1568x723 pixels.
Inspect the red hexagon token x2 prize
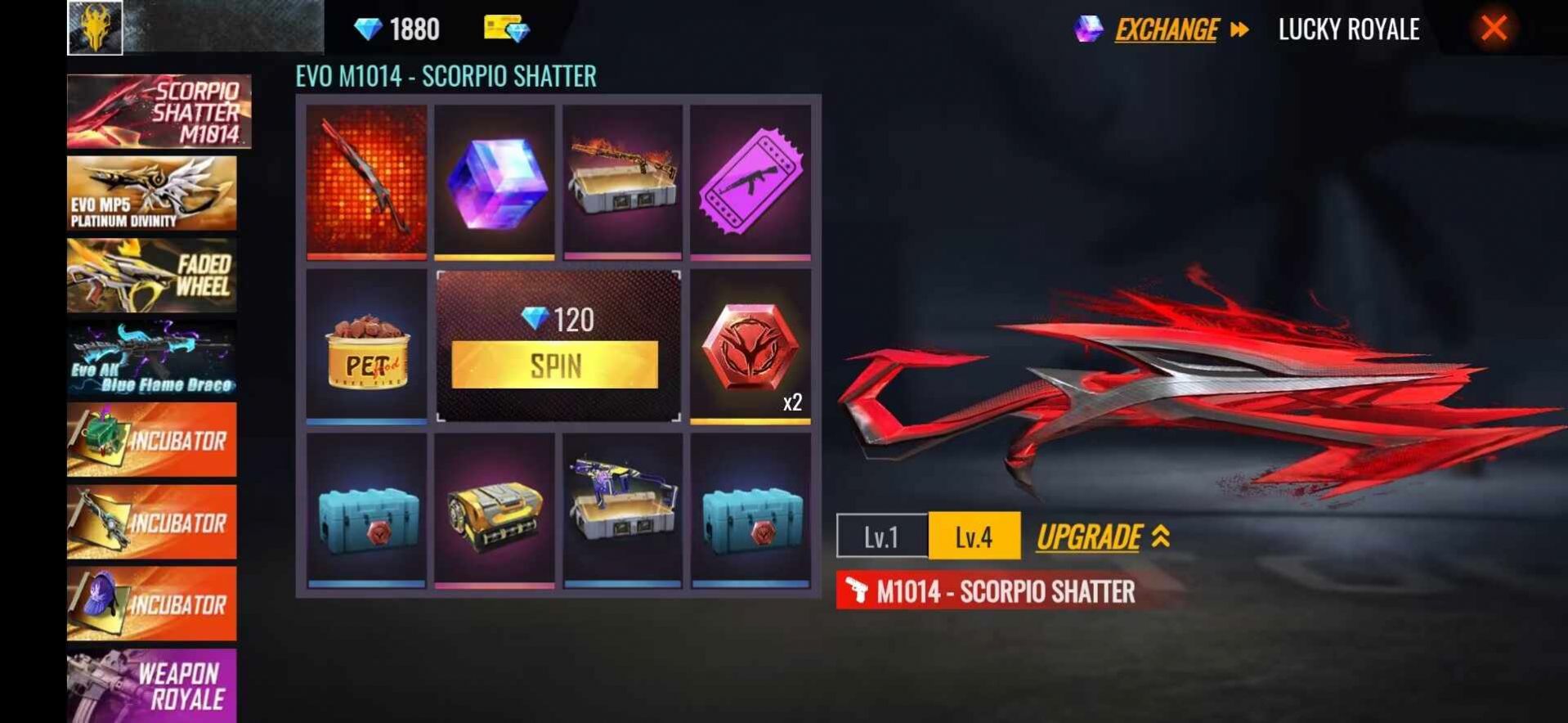coord(750,345)
